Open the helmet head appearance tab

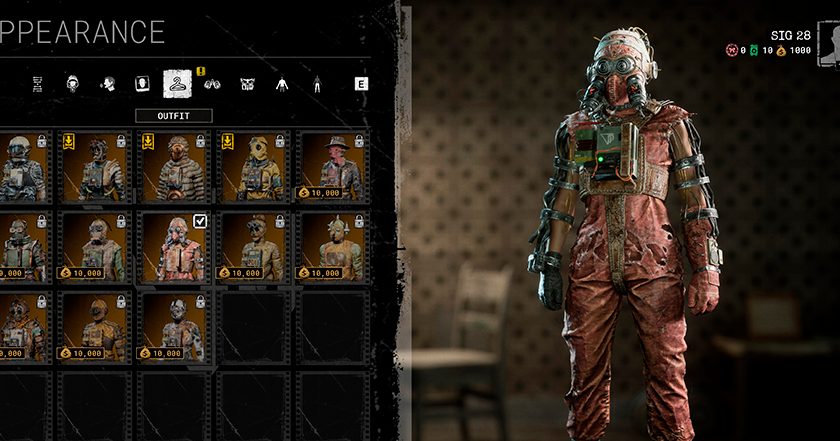[x=73, y=84]
